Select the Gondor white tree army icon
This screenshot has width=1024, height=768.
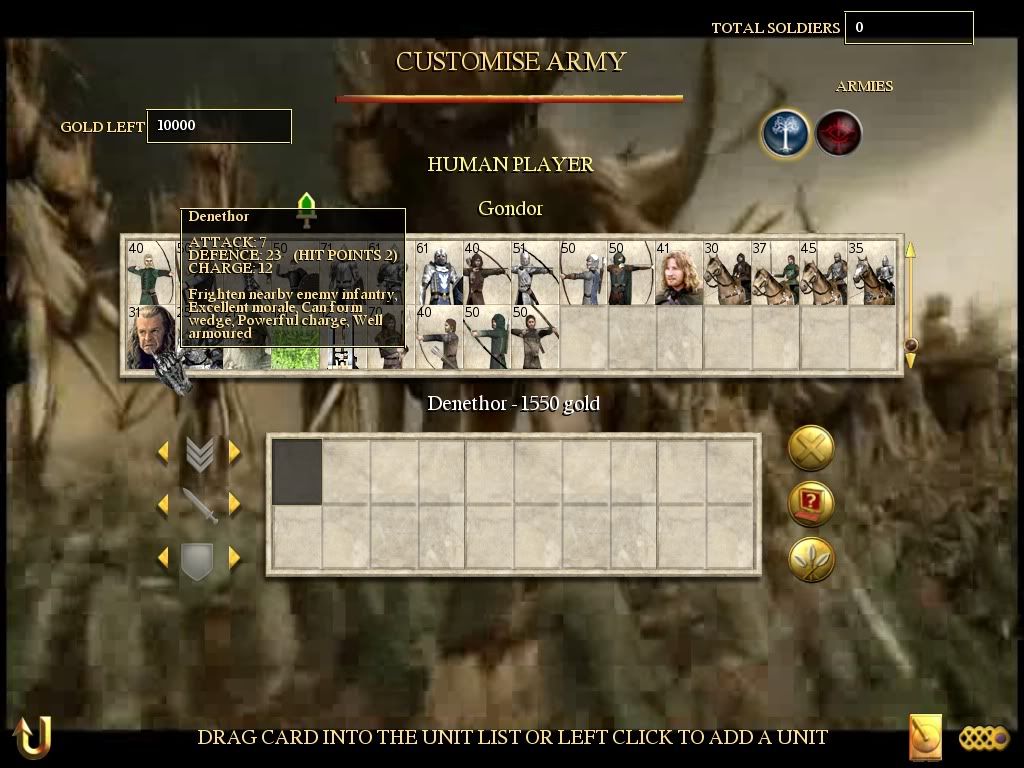(x=785, y=134)
